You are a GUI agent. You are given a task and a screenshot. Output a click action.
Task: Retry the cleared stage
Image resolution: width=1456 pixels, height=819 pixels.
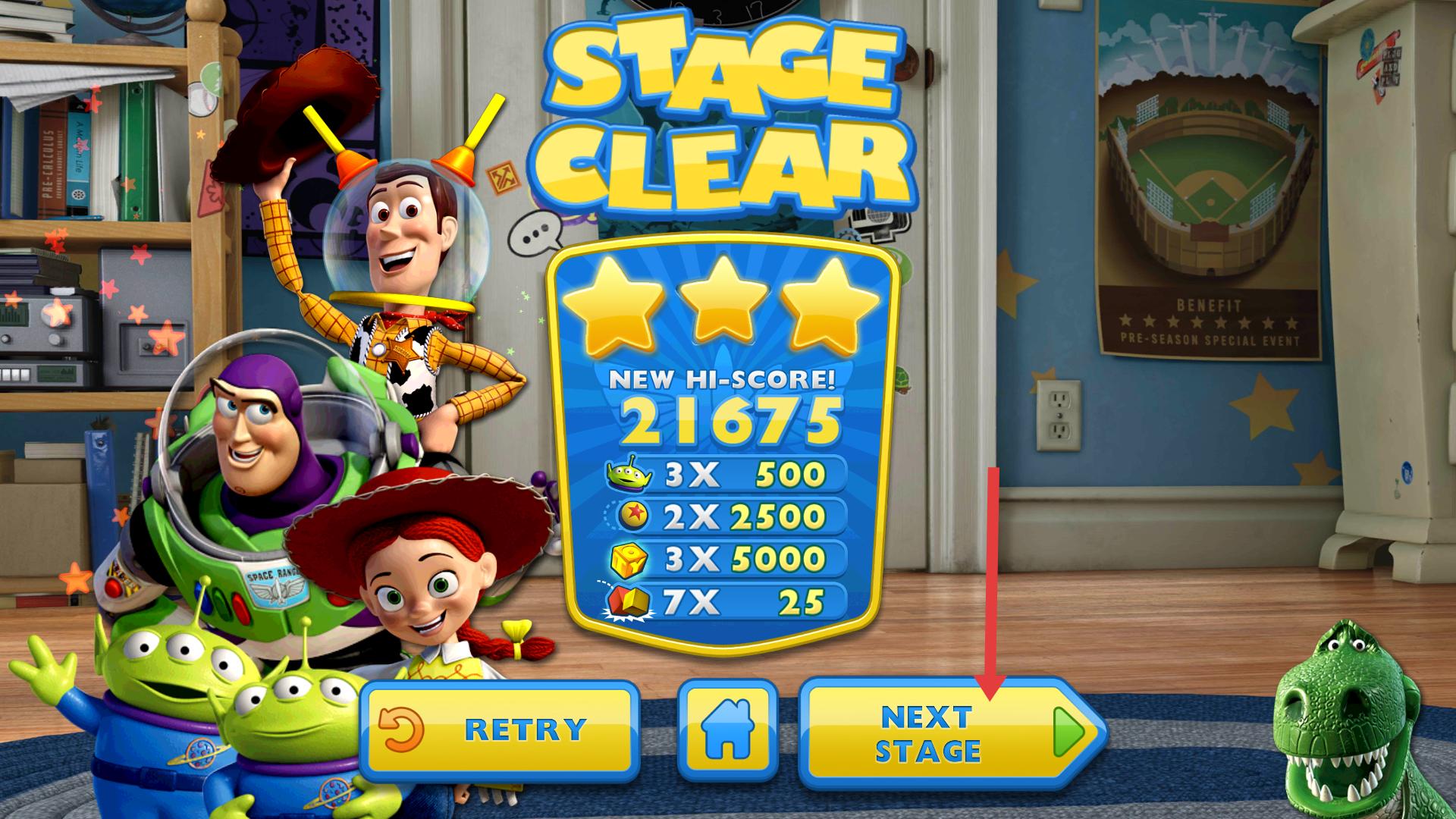coord(497,730)
